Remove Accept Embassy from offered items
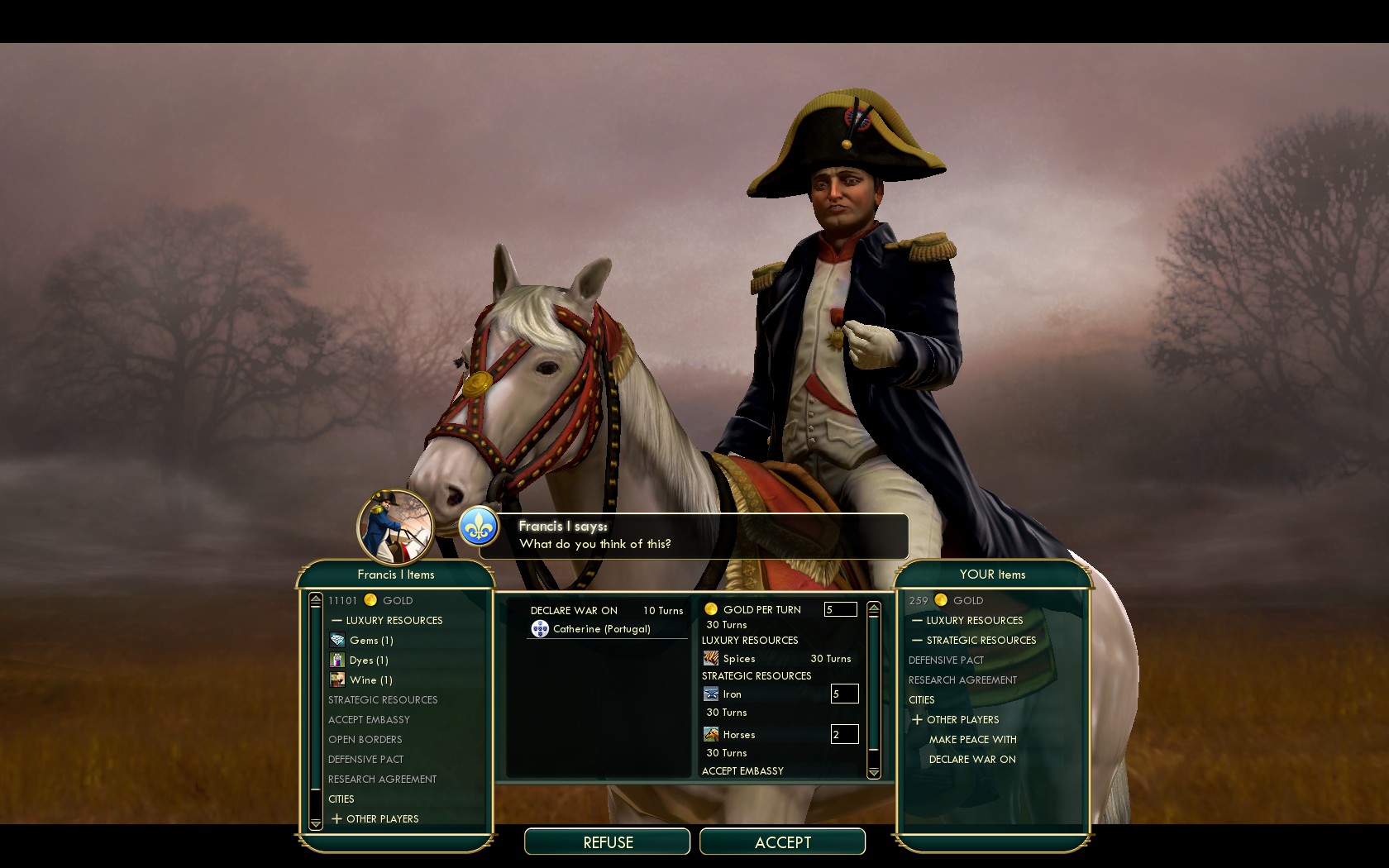 pyautogui.click(x=742, y=770)
